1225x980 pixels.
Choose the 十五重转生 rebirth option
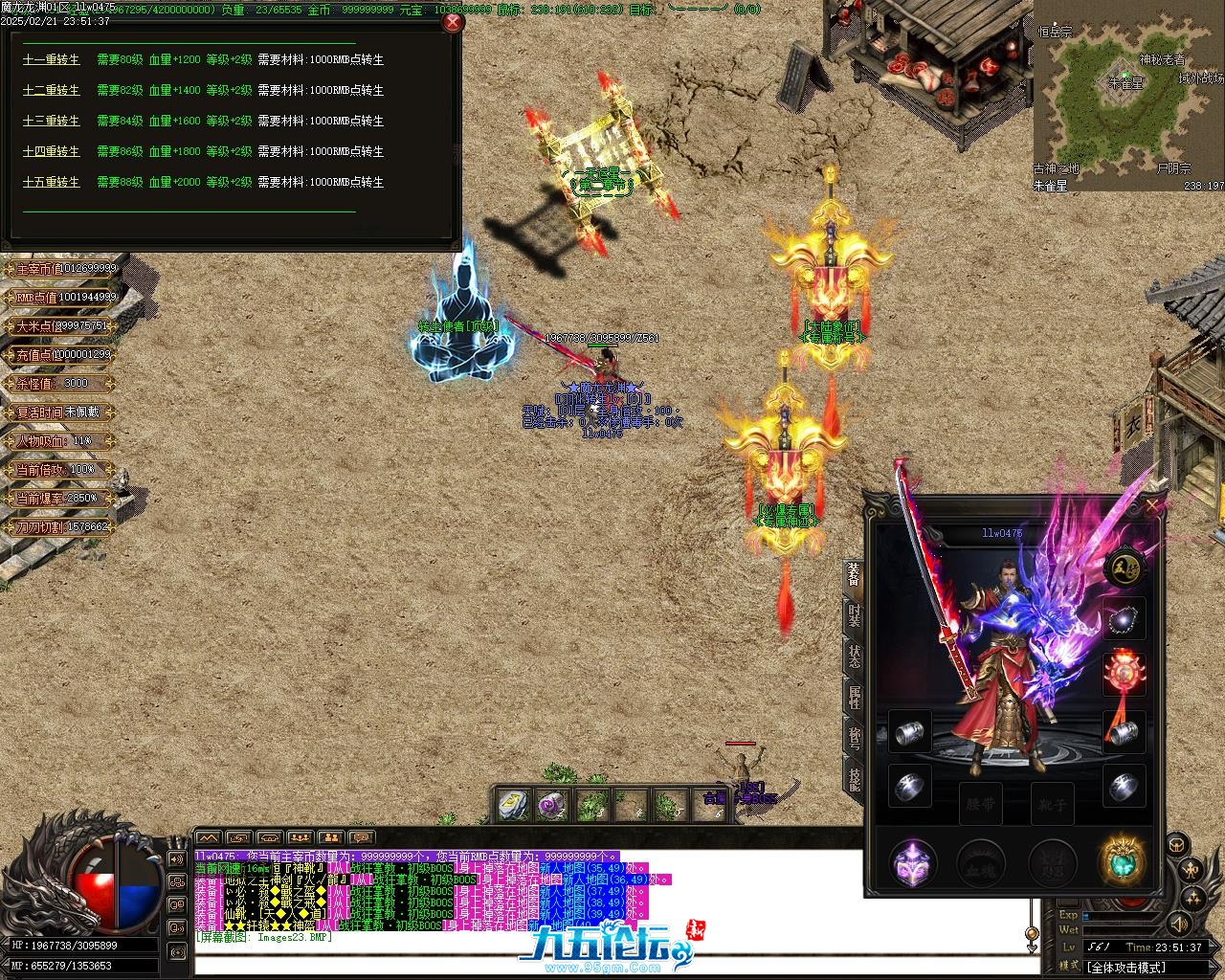click(52, 182)
